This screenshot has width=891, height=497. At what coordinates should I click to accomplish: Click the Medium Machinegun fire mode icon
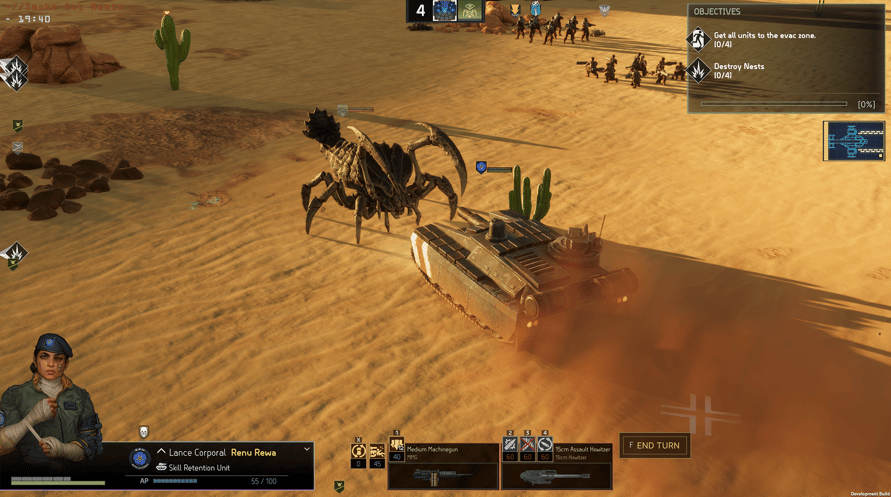pyautogui.click(x=397, y=447)
